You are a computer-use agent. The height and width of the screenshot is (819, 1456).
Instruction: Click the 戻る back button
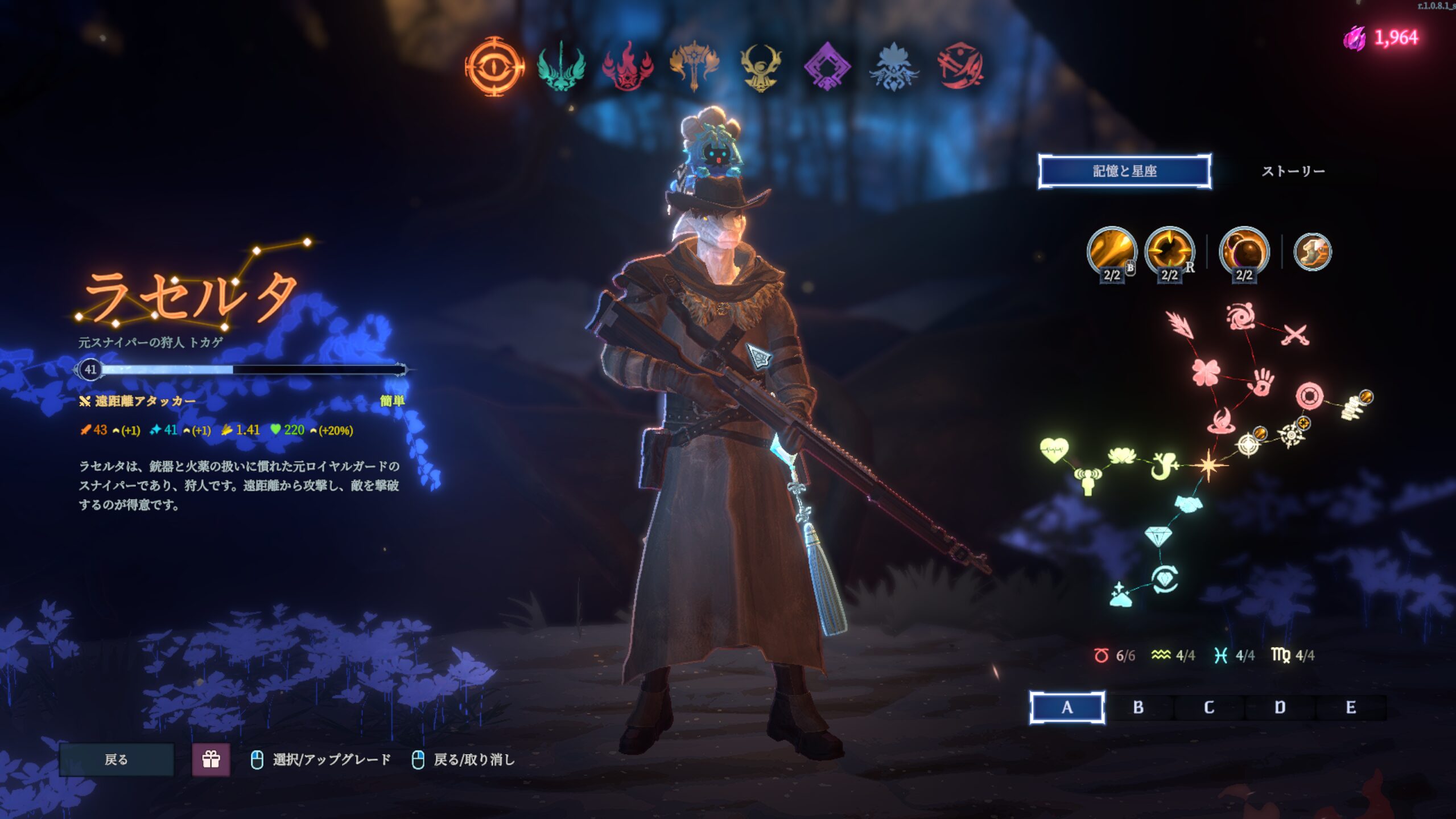pos(117,759)
